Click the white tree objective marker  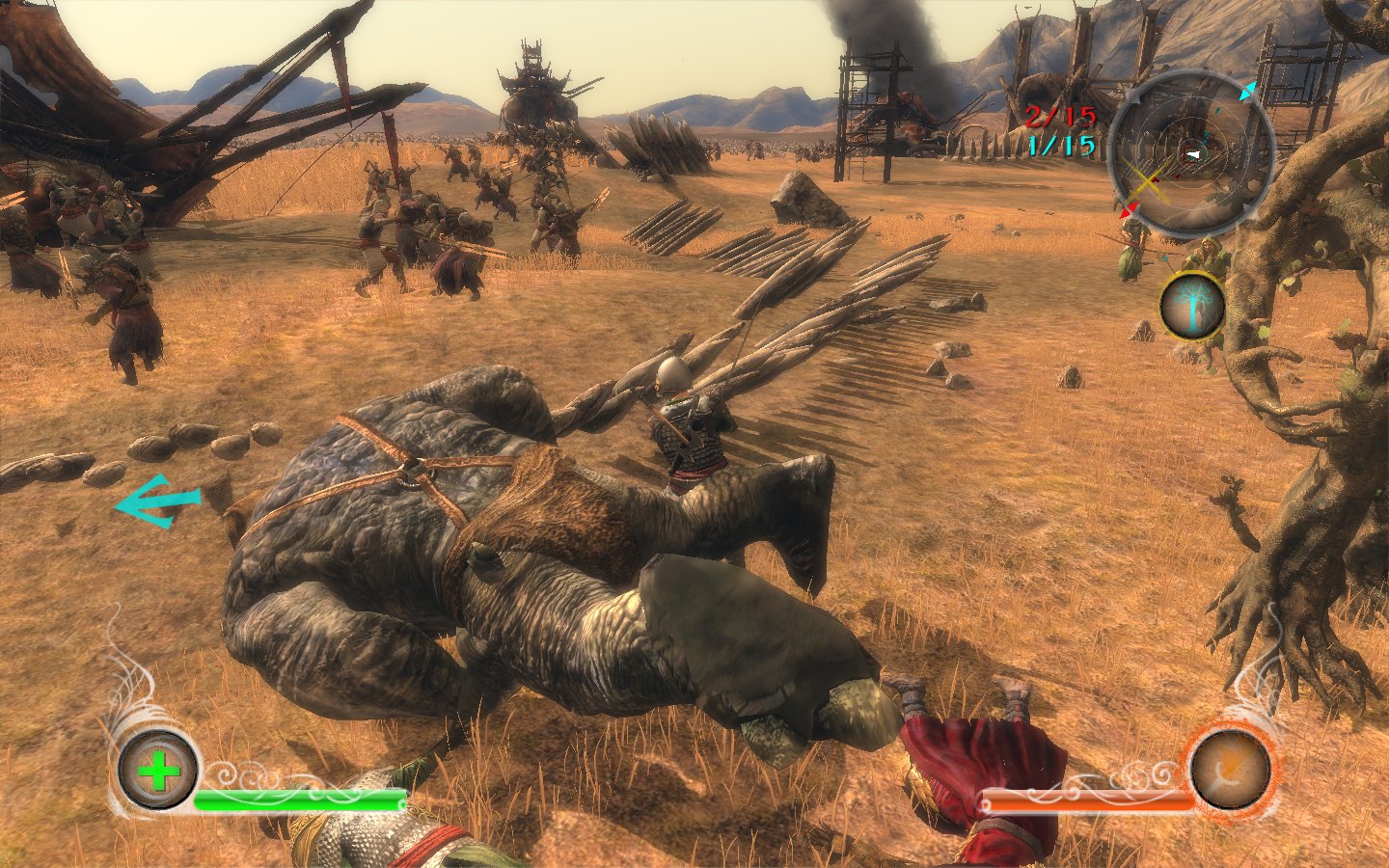1192,307
